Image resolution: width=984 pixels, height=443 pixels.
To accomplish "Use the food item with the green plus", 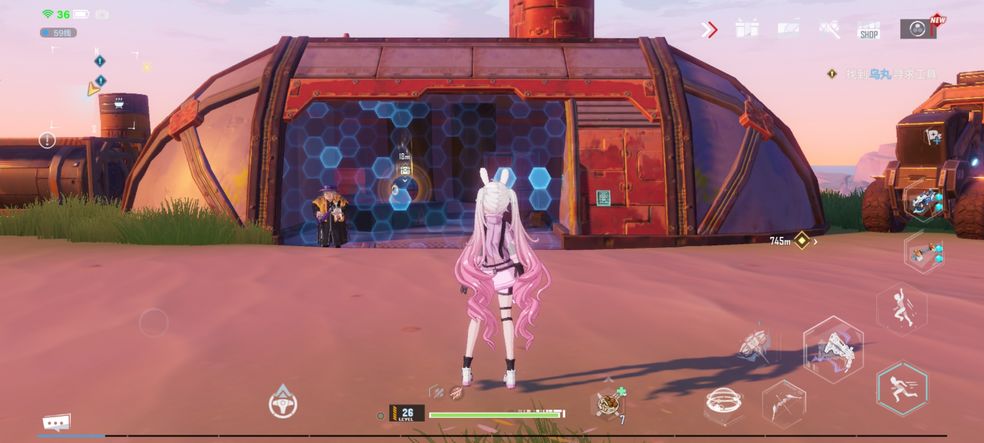I will [x=609, y=402].
